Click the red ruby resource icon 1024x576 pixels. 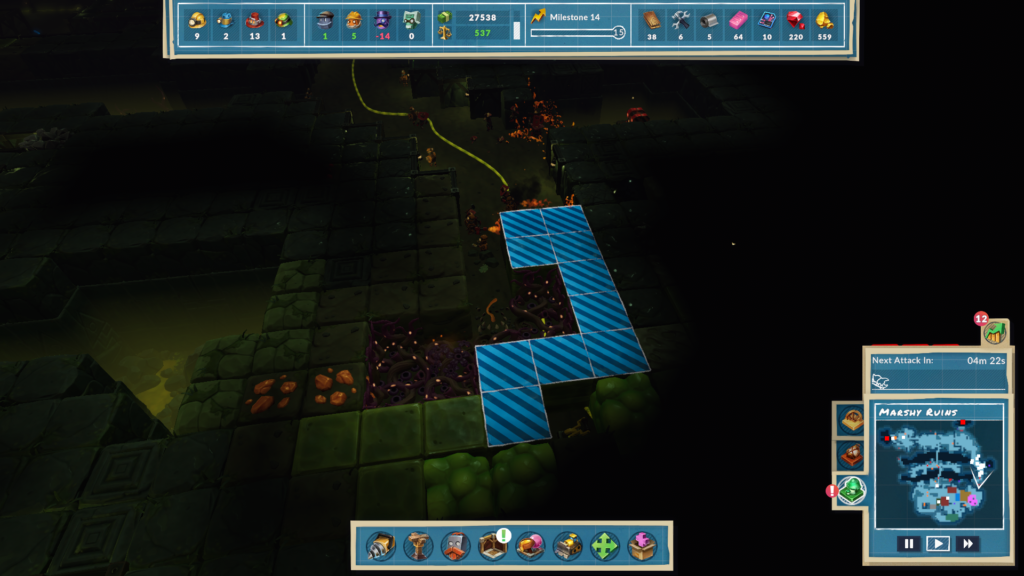(795, 19)
